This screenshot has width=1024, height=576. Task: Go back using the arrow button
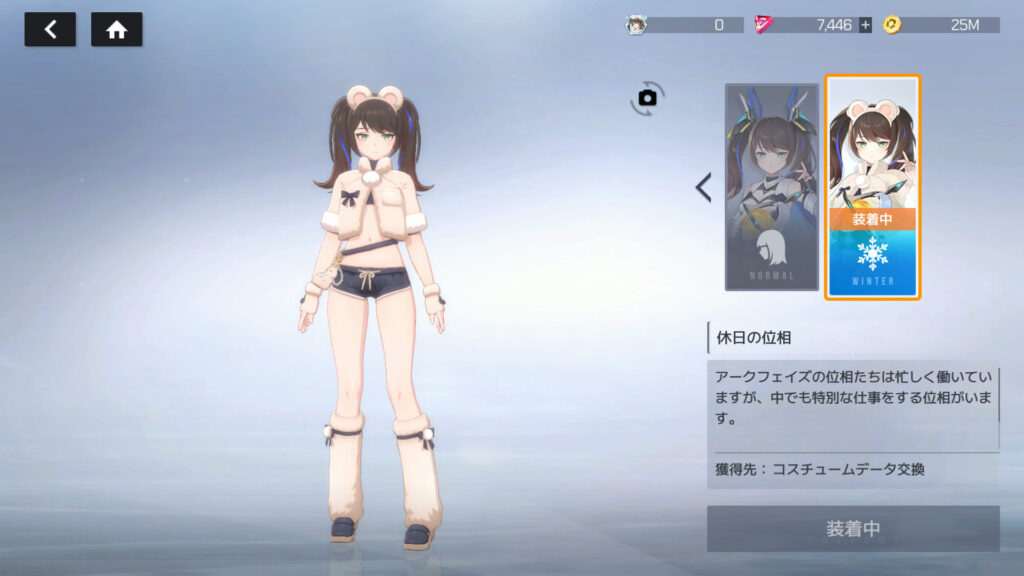(x=50, y=29)
